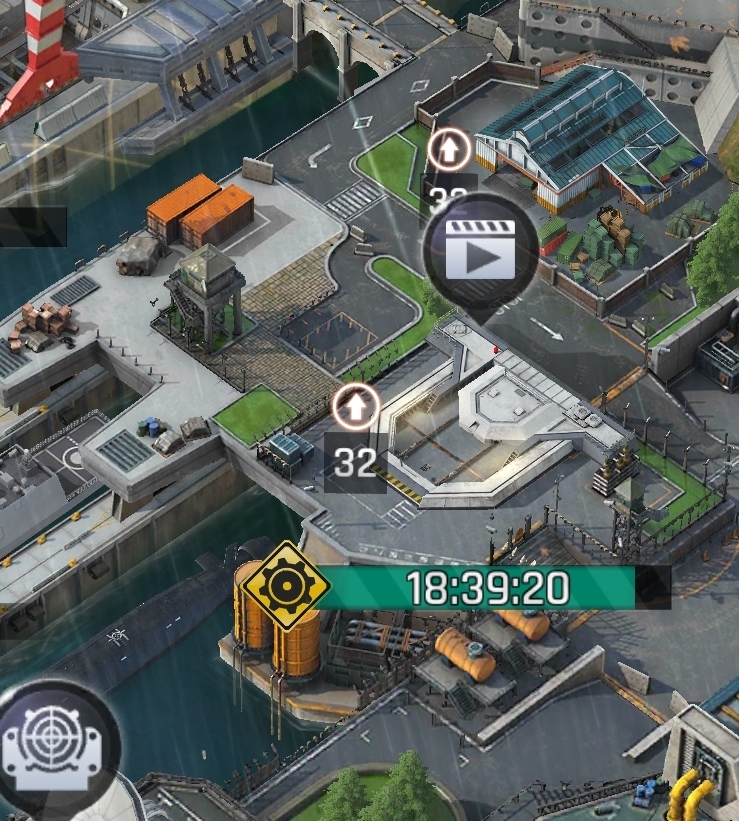Select the yellow gear construction icon
The image size is (739, 821).
coord(285,586)
